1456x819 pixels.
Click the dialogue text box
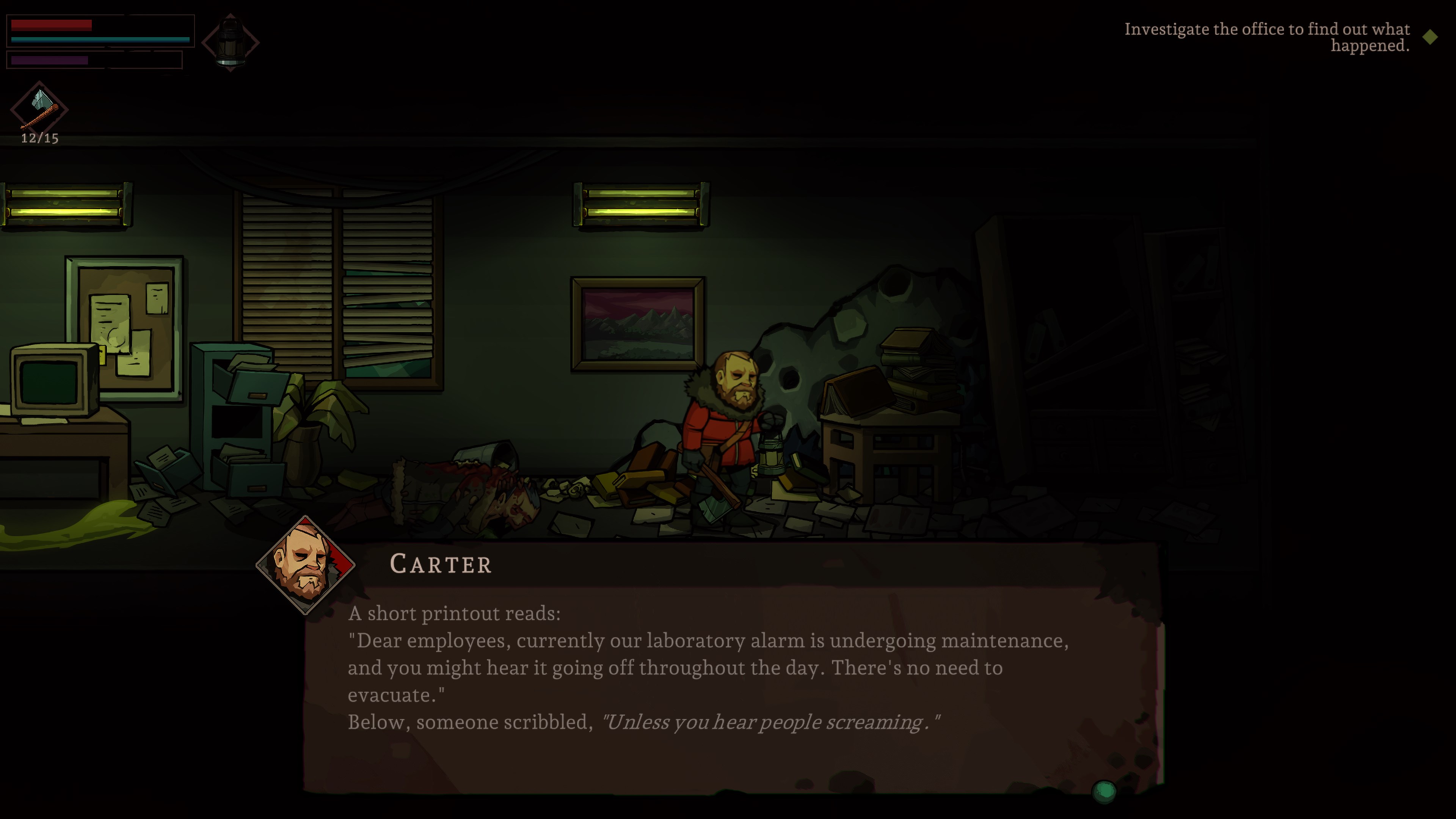(x=735, y=667)
